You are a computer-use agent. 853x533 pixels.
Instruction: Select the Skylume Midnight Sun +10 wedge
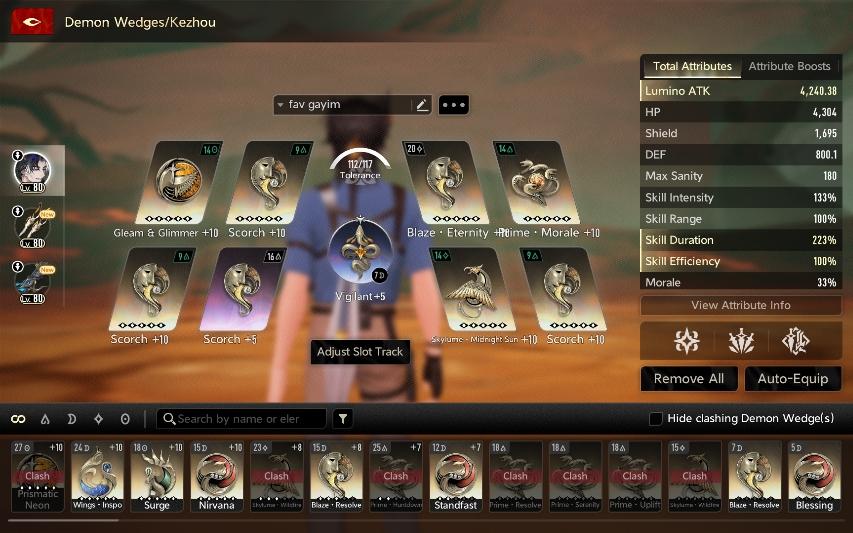tap(473, 290)
